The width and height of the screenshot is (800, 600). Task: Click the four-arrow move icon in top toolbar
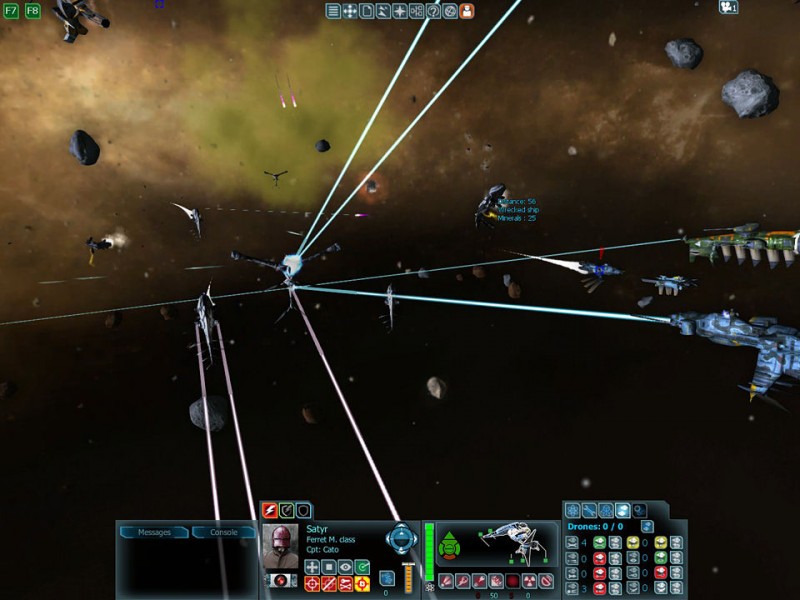(x=350, y=11)
